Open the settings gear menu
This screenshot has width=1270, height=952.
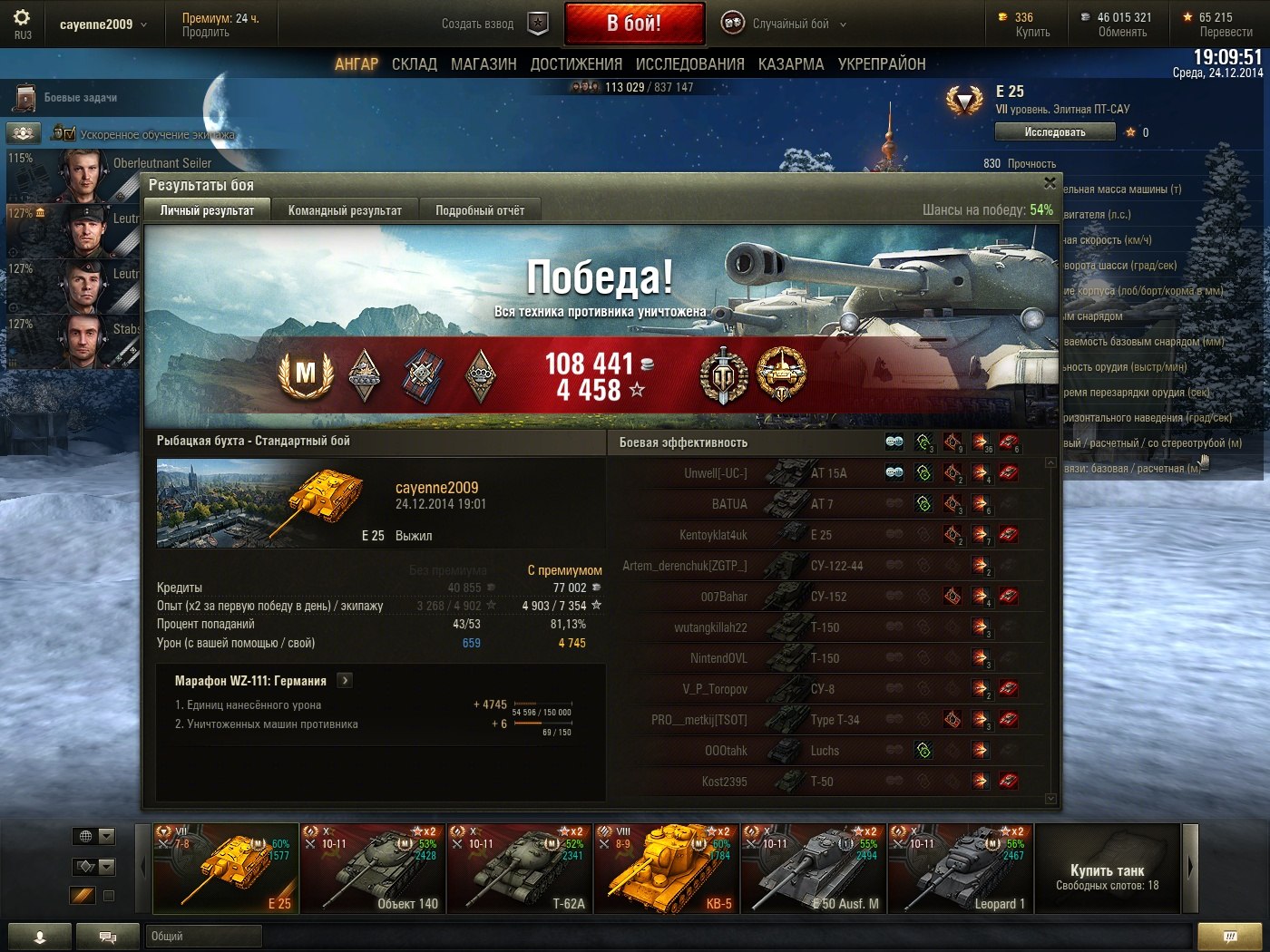pos(22,19)
